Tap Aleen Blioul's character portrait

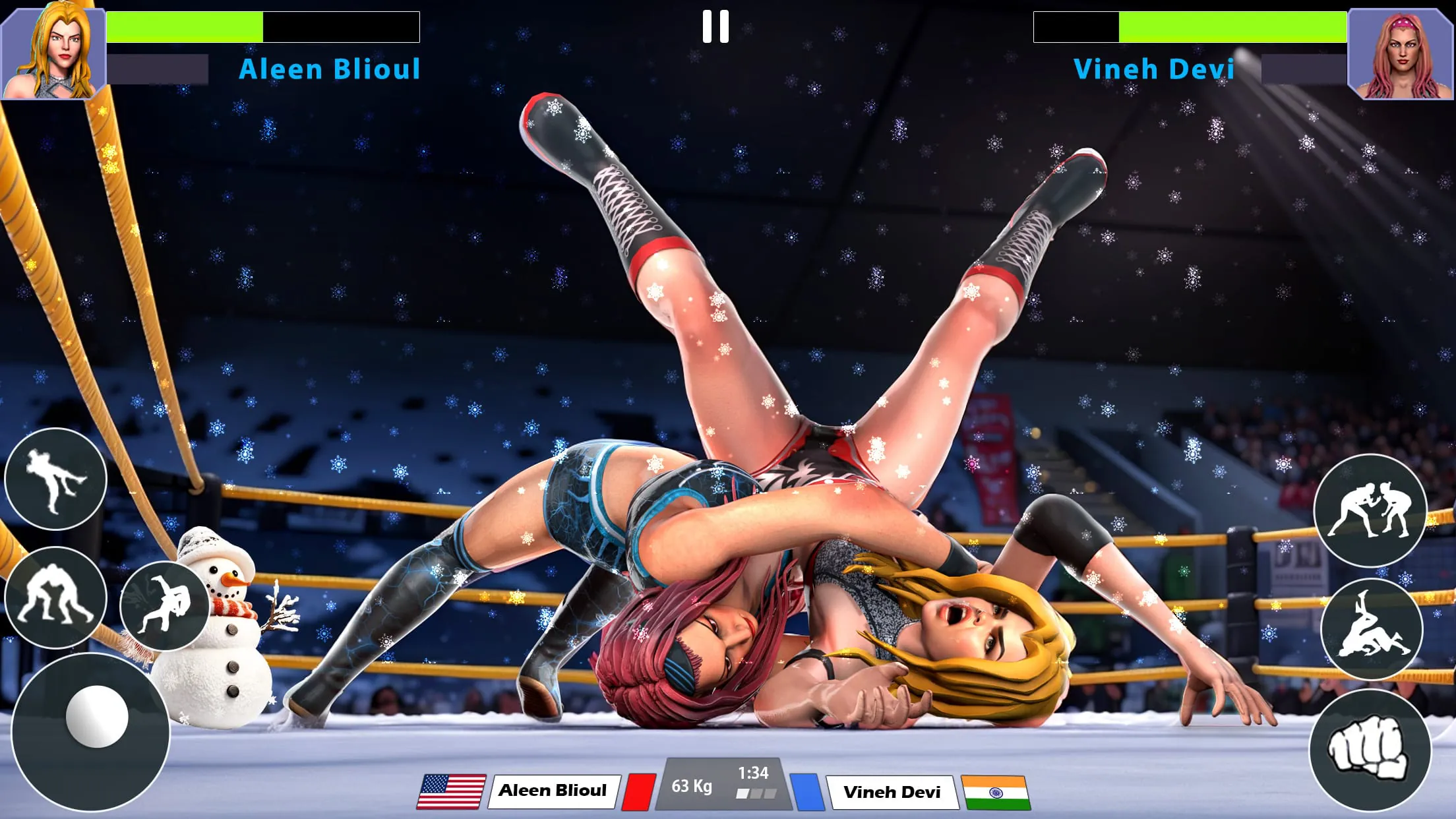click(51, 51)
